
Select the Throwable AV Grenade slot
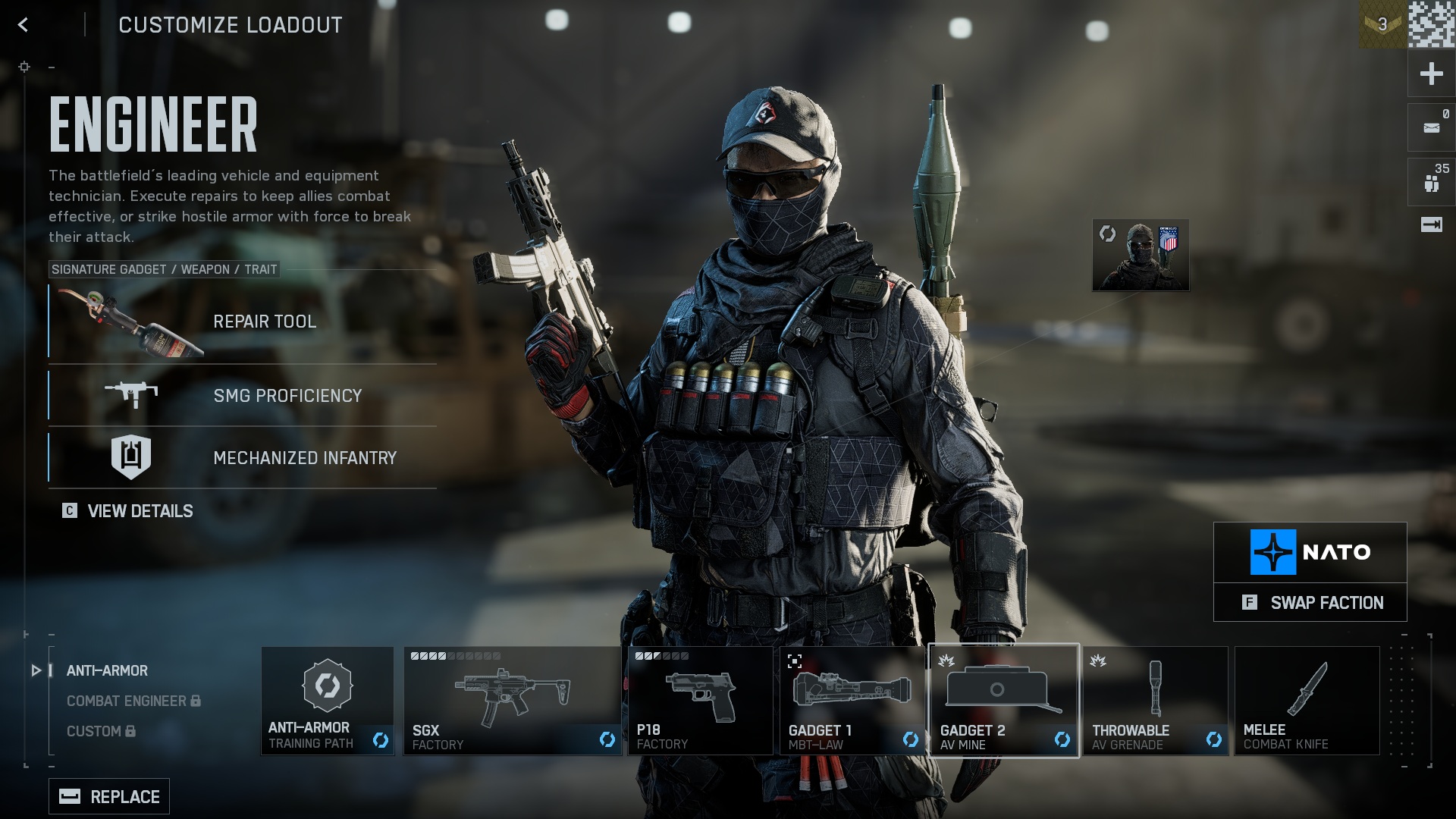coord(1156,699)
